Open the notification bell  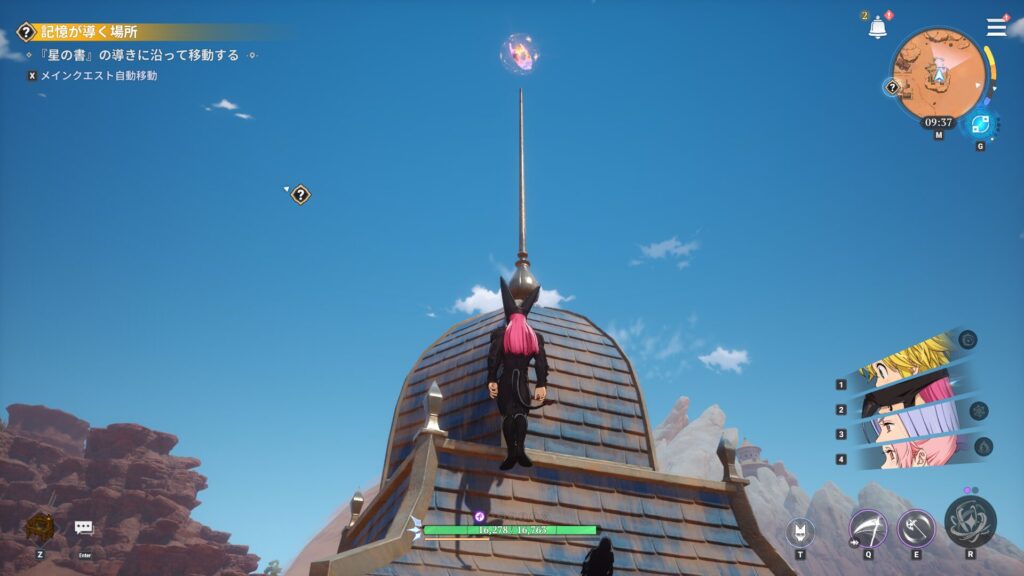point(877,28)
